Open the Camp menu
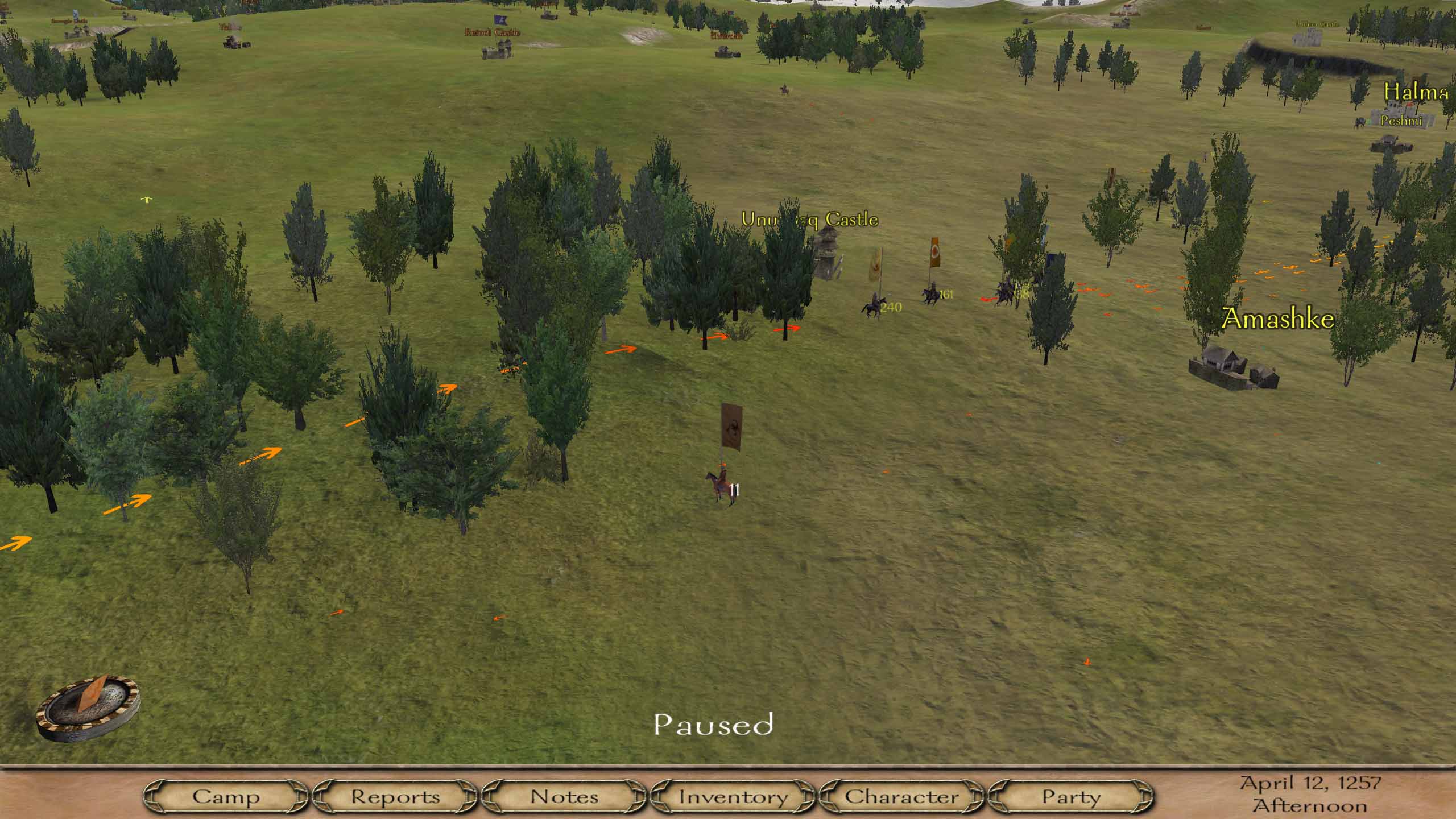 226,796
